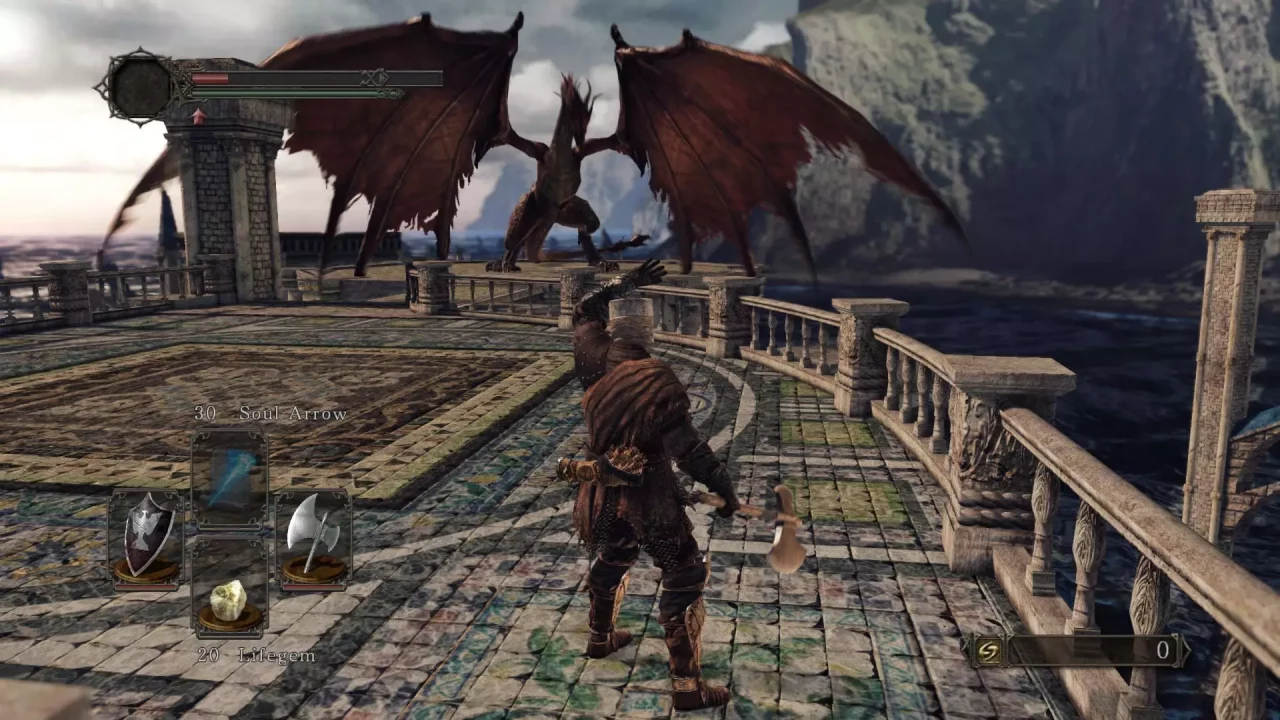
Task: Select the Soul Arrow label text
Action: (291, 412)
